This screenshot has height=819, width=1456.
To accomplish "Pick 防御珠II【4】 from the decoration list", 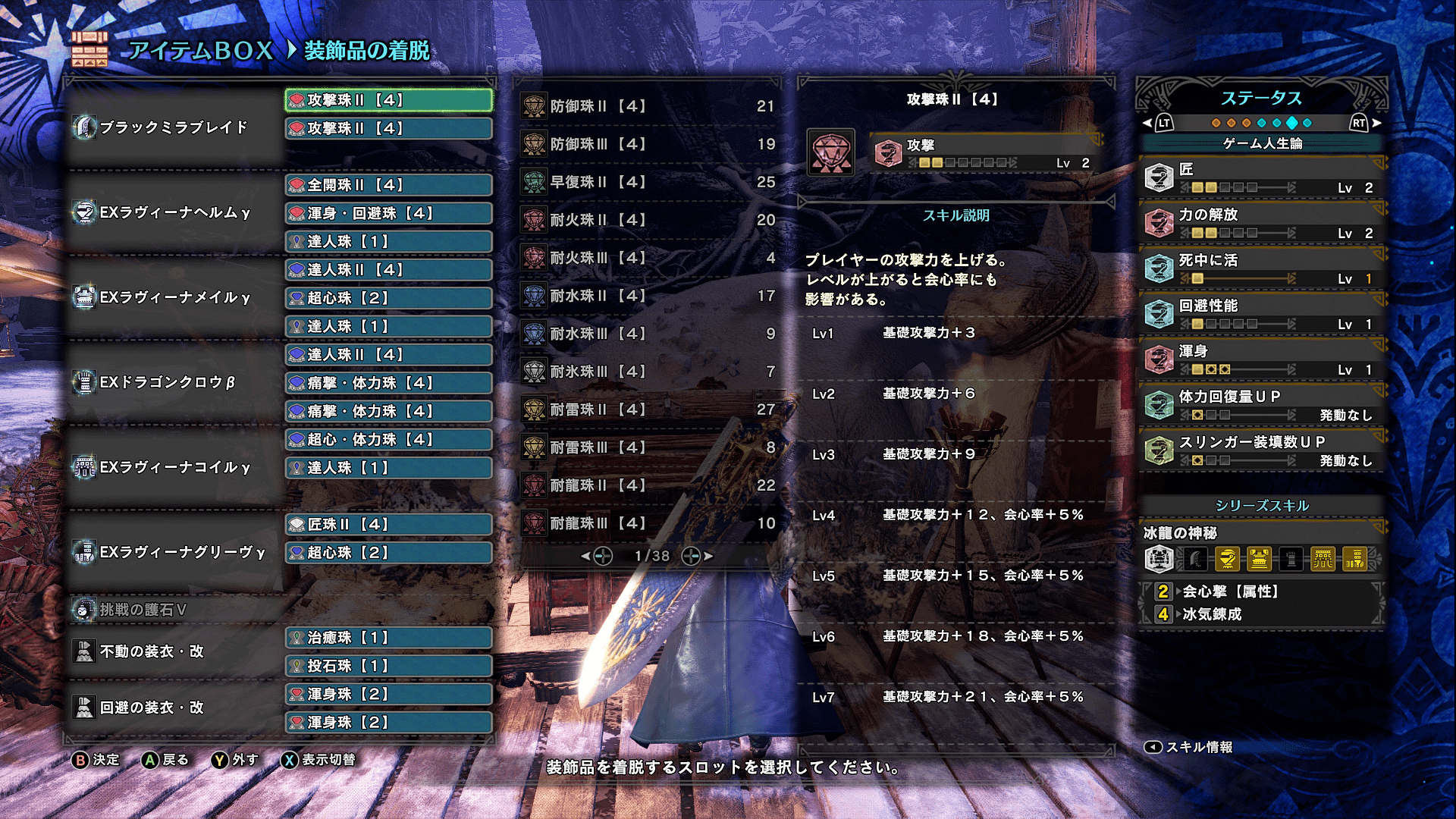I will click(648, 106).
